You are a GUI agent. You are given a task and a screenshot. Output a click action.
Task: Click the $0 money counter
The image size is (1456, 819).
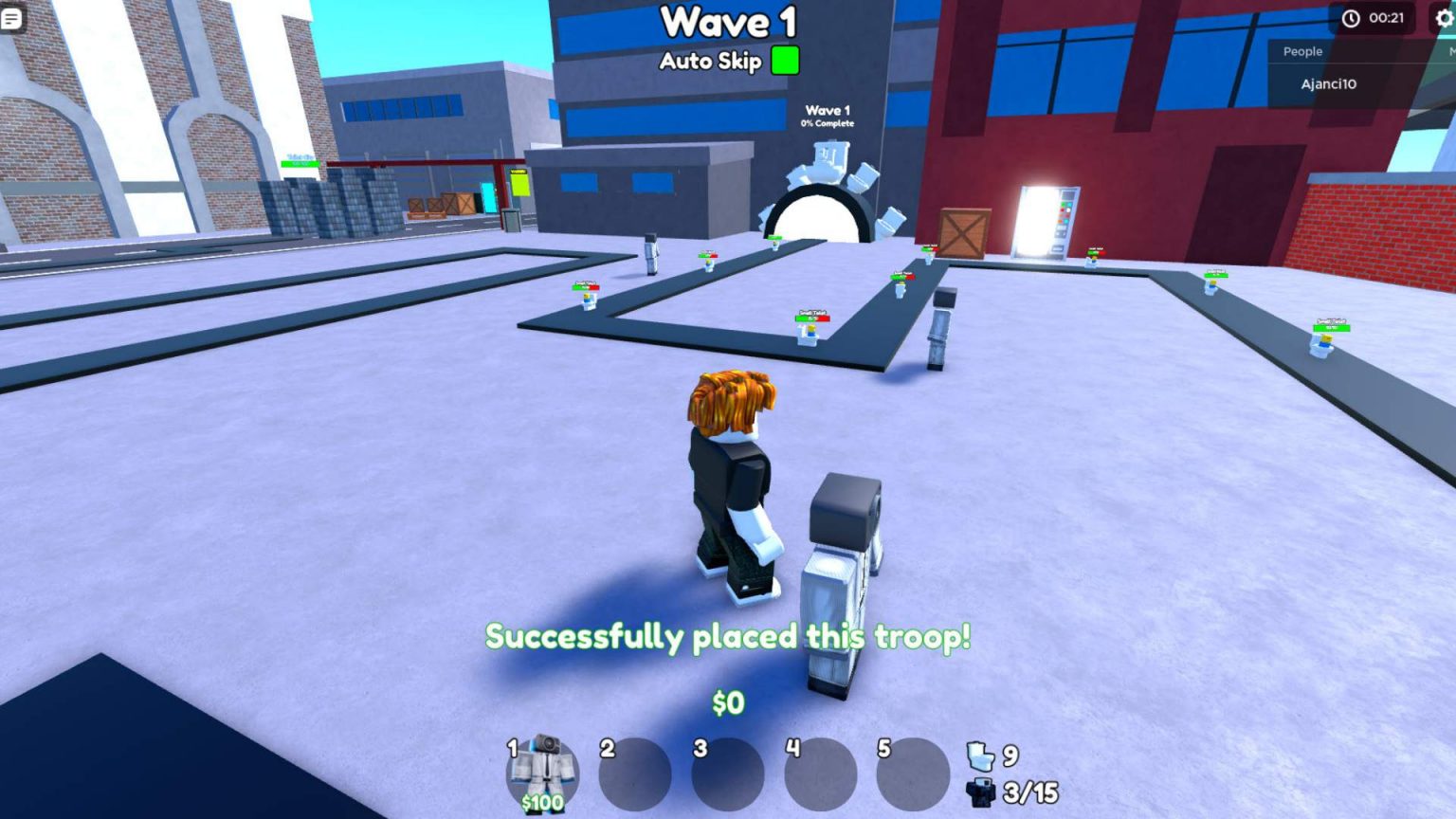(x=727, y=703)
